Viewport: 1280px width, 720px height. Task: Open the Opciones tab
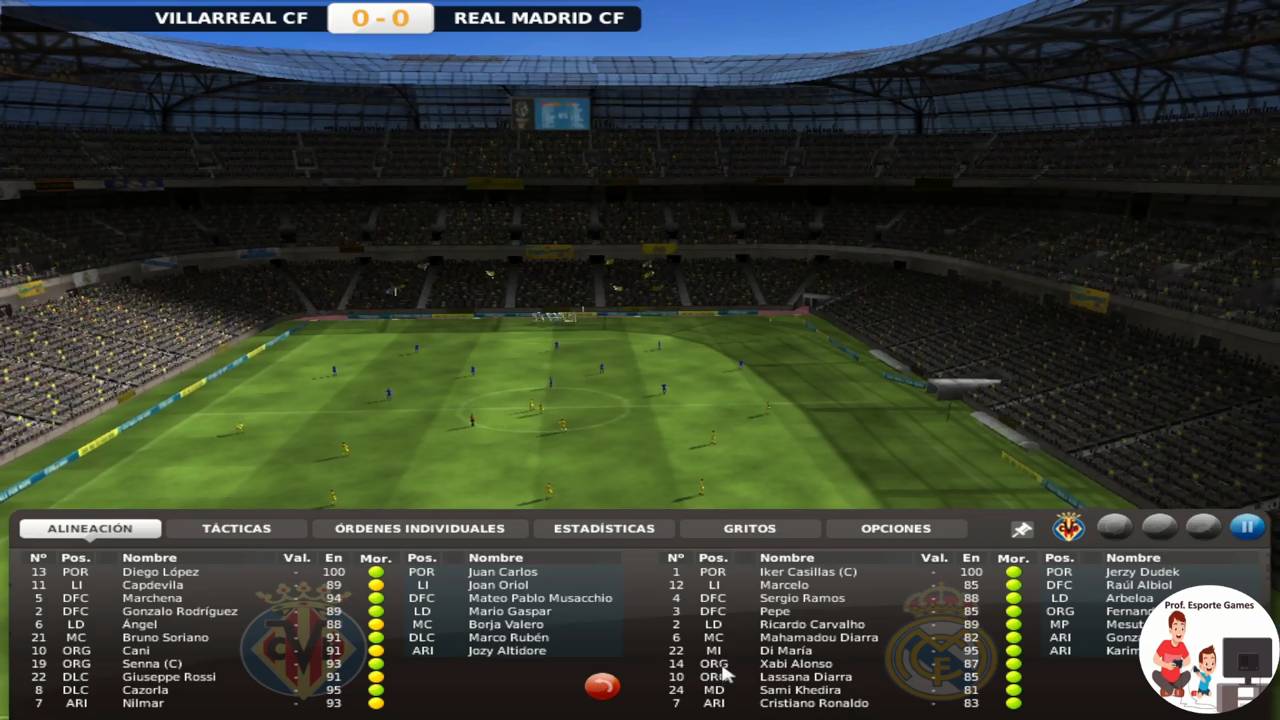[895, 528]
